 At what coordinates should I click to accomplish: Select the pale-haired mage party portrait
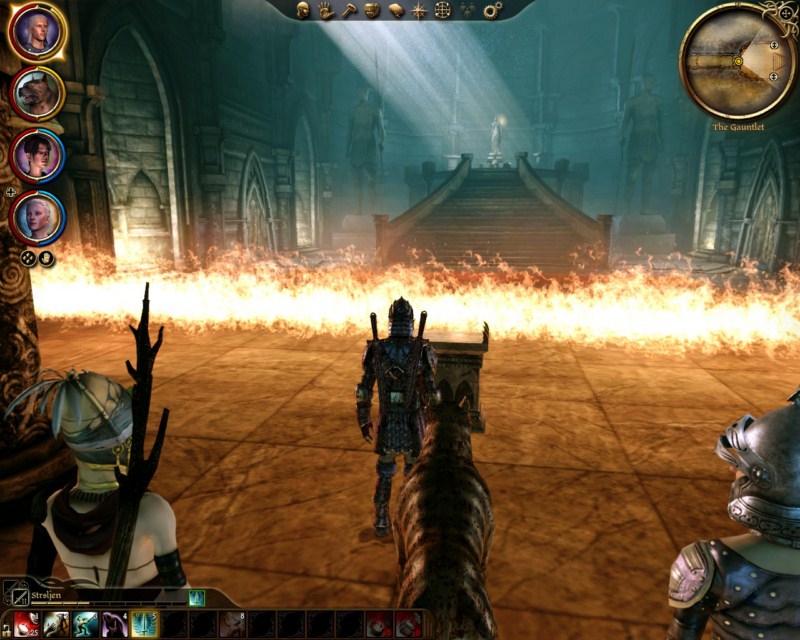pyautogui.click(x=37, y=216)
